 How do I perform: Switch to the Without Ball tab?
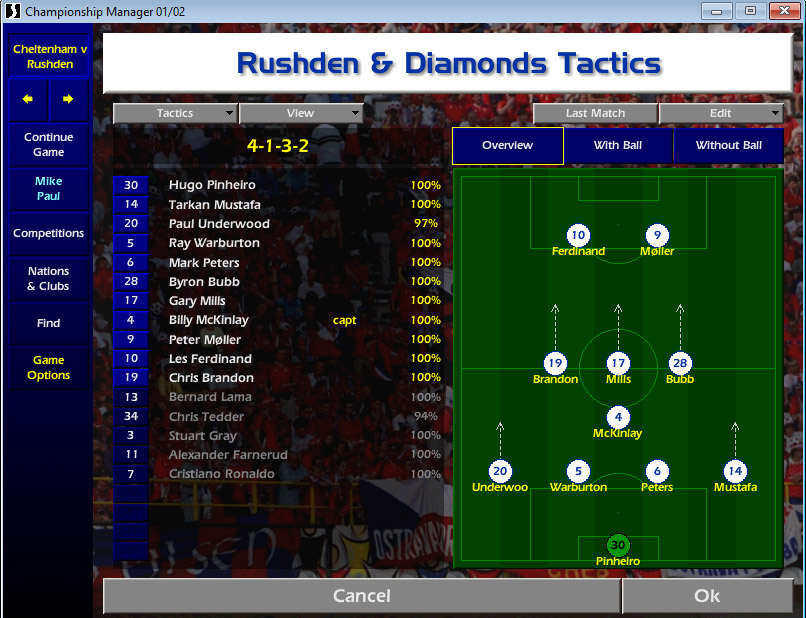[728, 145]
